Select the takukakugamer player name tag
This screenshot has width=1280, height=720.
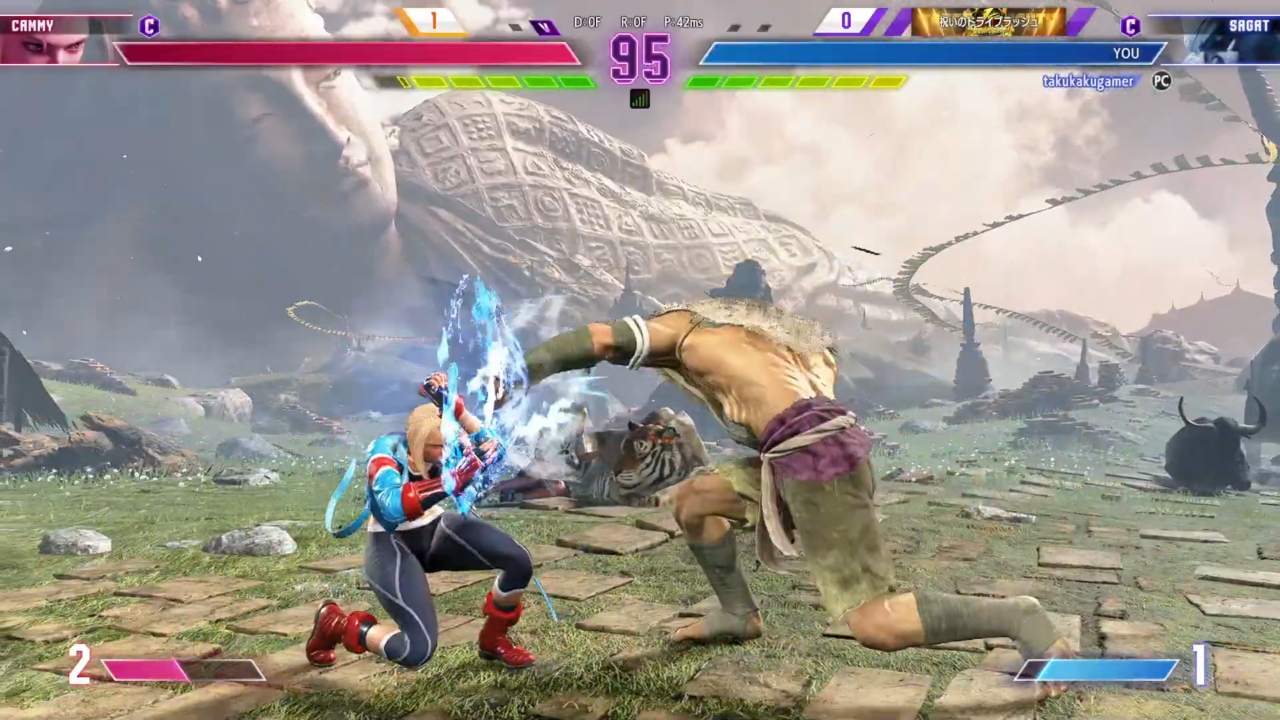[x=1088, y=82]
